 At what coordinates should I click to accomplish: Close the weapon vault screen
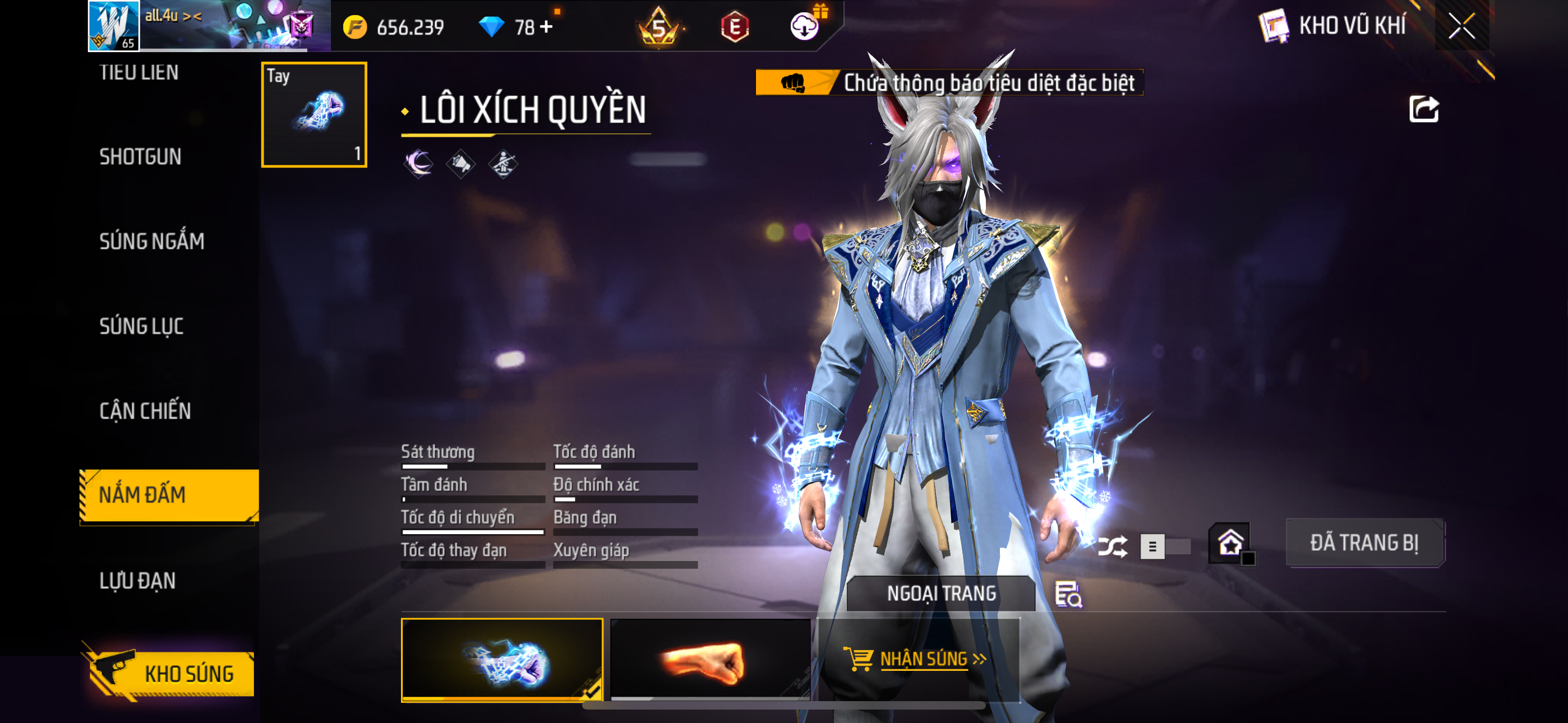(1461, 26)
